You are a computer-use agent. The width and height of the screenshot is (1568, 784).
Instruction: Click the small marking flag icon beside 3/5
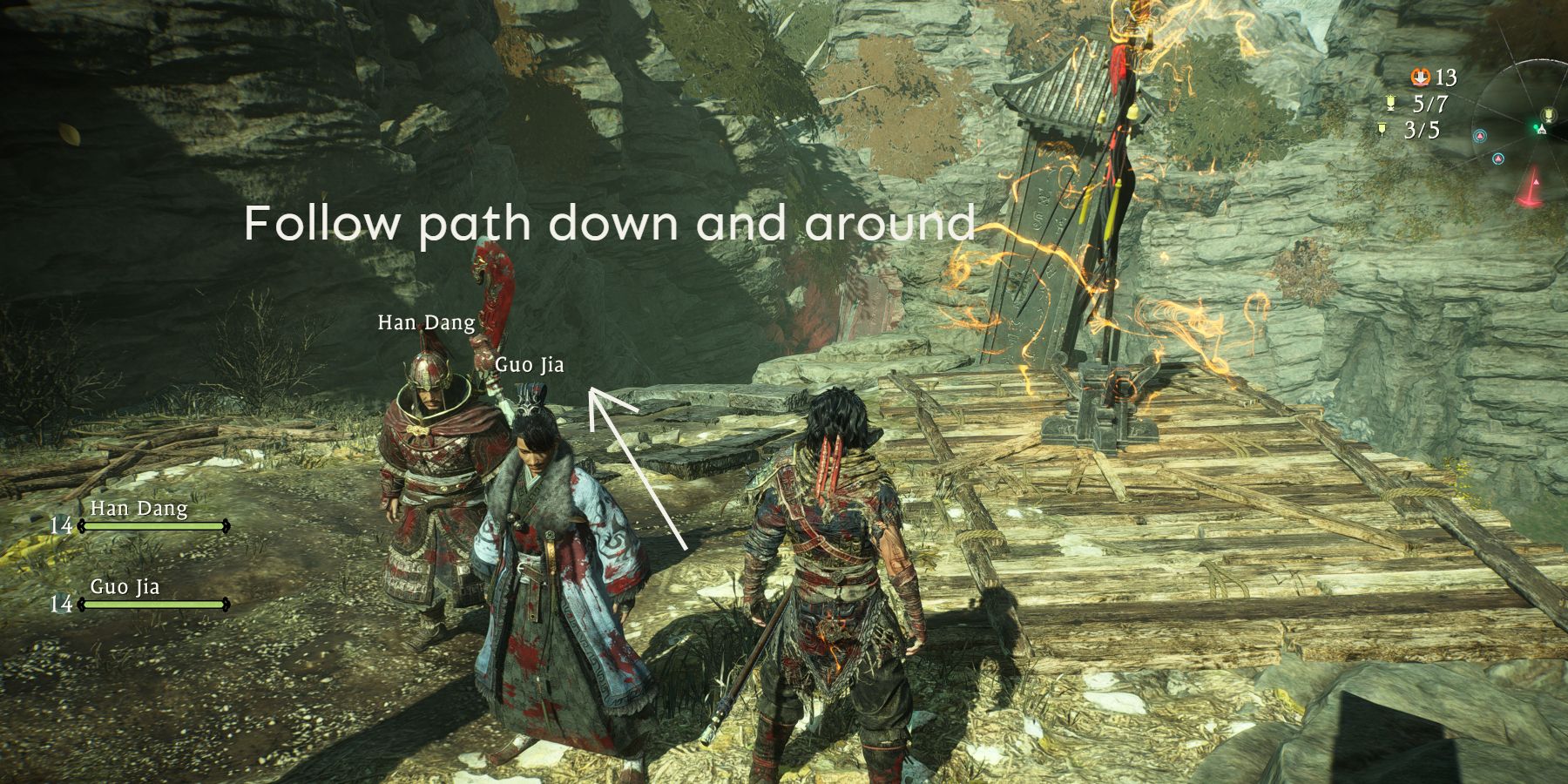point(1382,127)
